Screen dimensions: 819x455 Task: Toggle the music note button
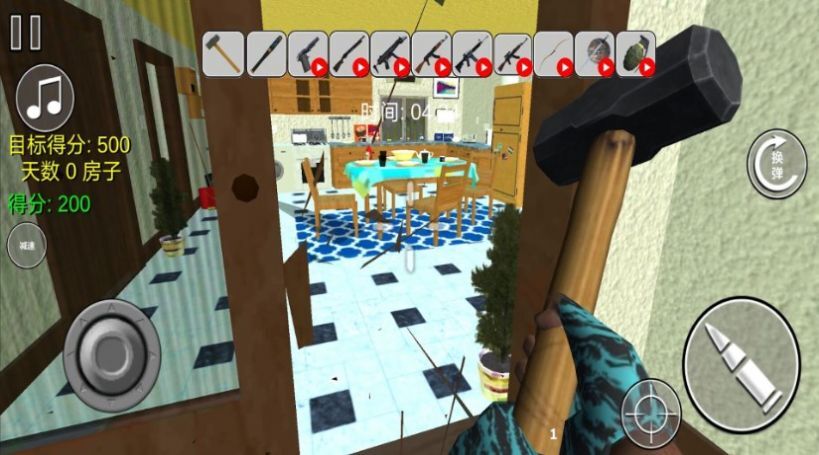(45, 97)
